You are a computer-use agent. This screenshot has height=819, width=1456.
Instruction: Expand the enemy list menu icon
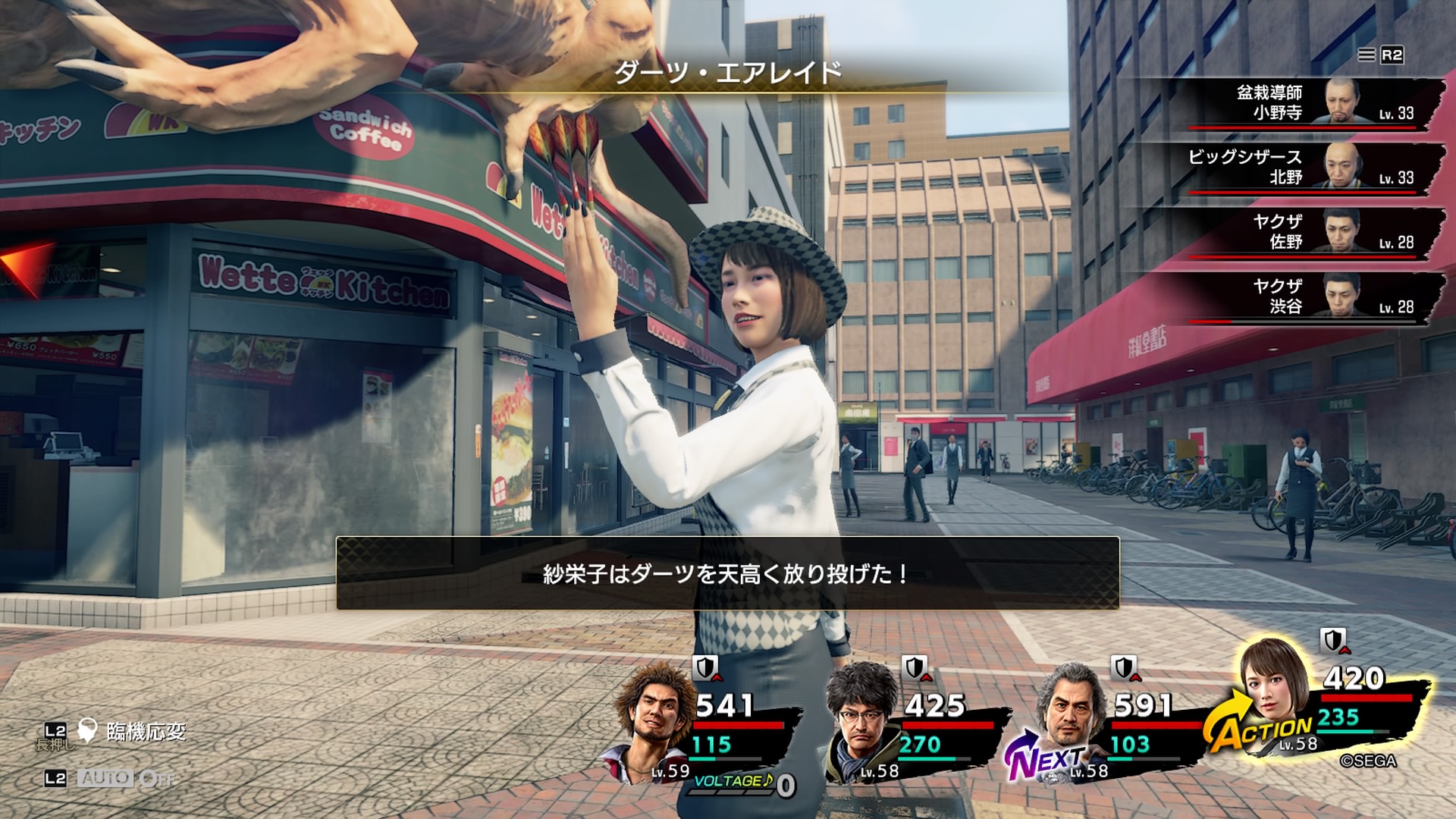pyautogui.click(x=1367, y=55)
